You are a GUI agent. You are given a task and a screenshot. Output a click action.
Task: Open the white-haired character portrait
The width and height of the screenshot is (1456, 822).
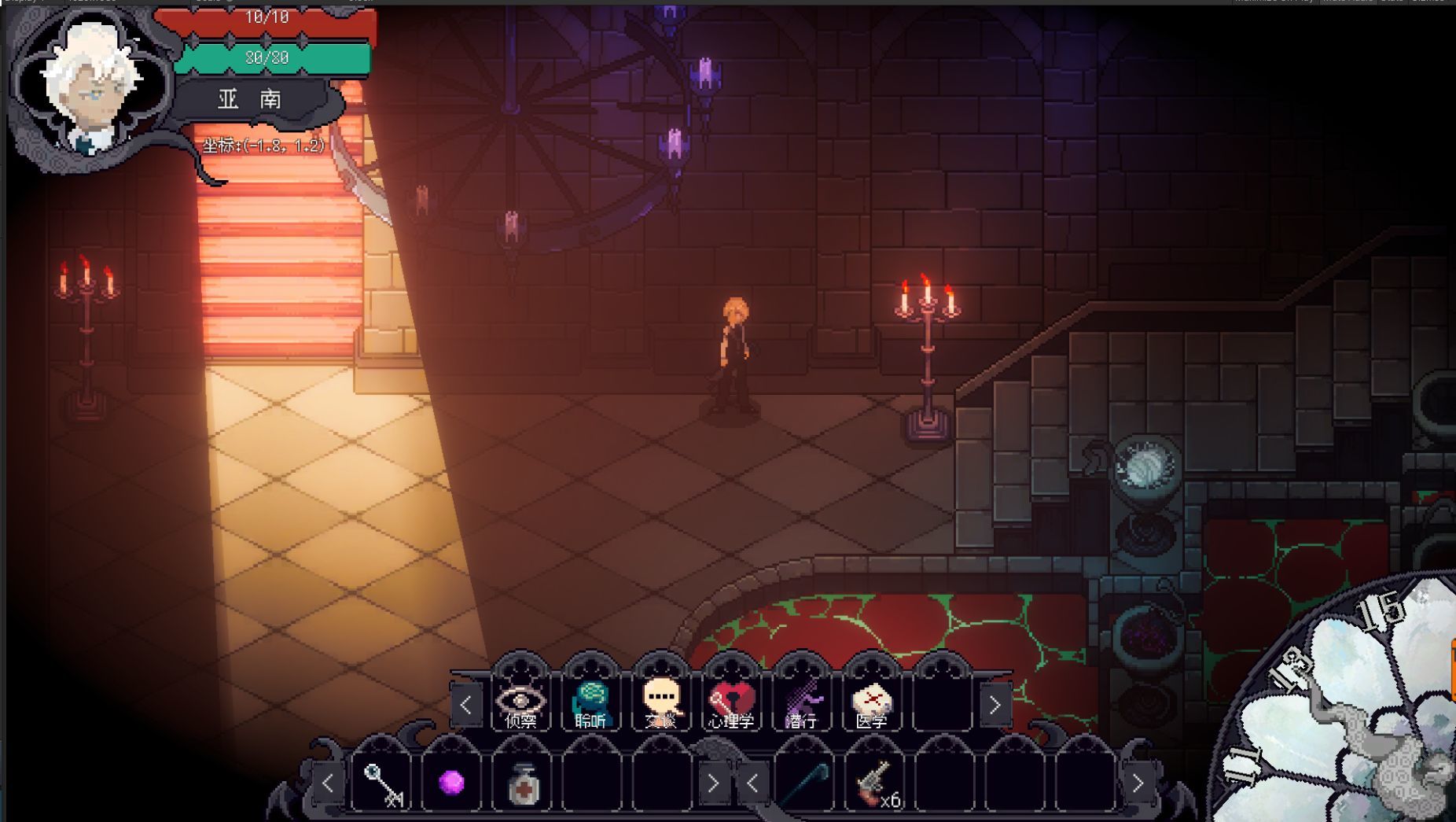(x=91, y=87)
